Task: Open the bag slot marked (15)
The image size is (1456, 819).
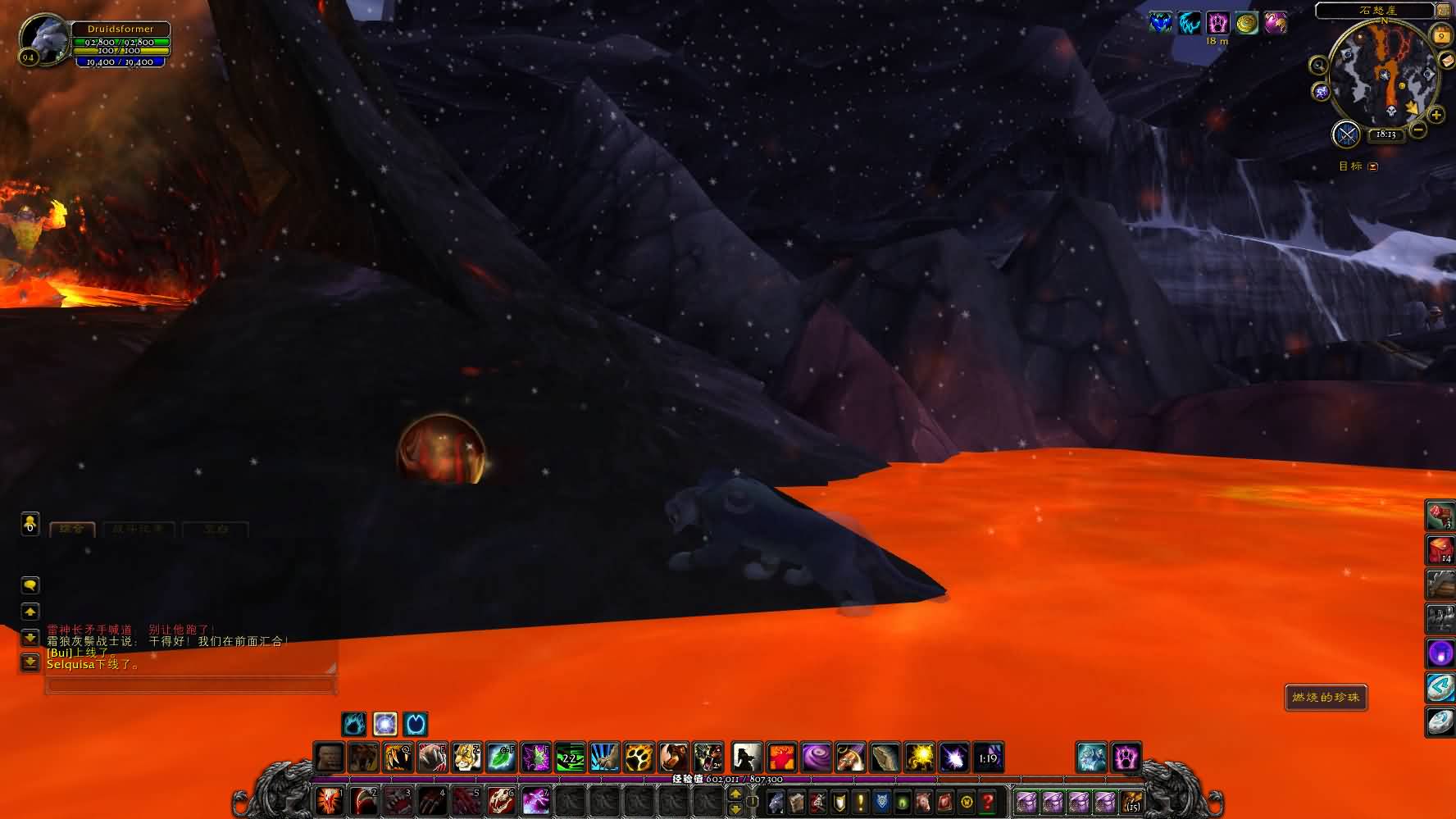Action: pyautogui.click(x=1132, y=801)
